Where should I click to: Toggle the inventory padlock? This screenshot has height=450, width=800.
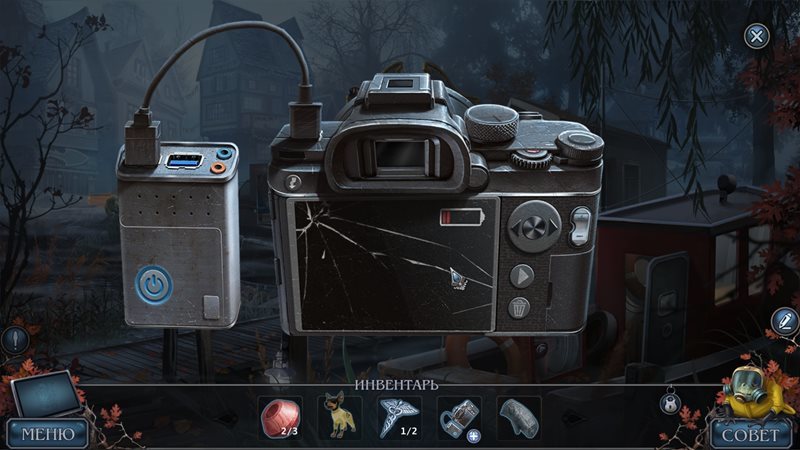(x=670, y=403)
